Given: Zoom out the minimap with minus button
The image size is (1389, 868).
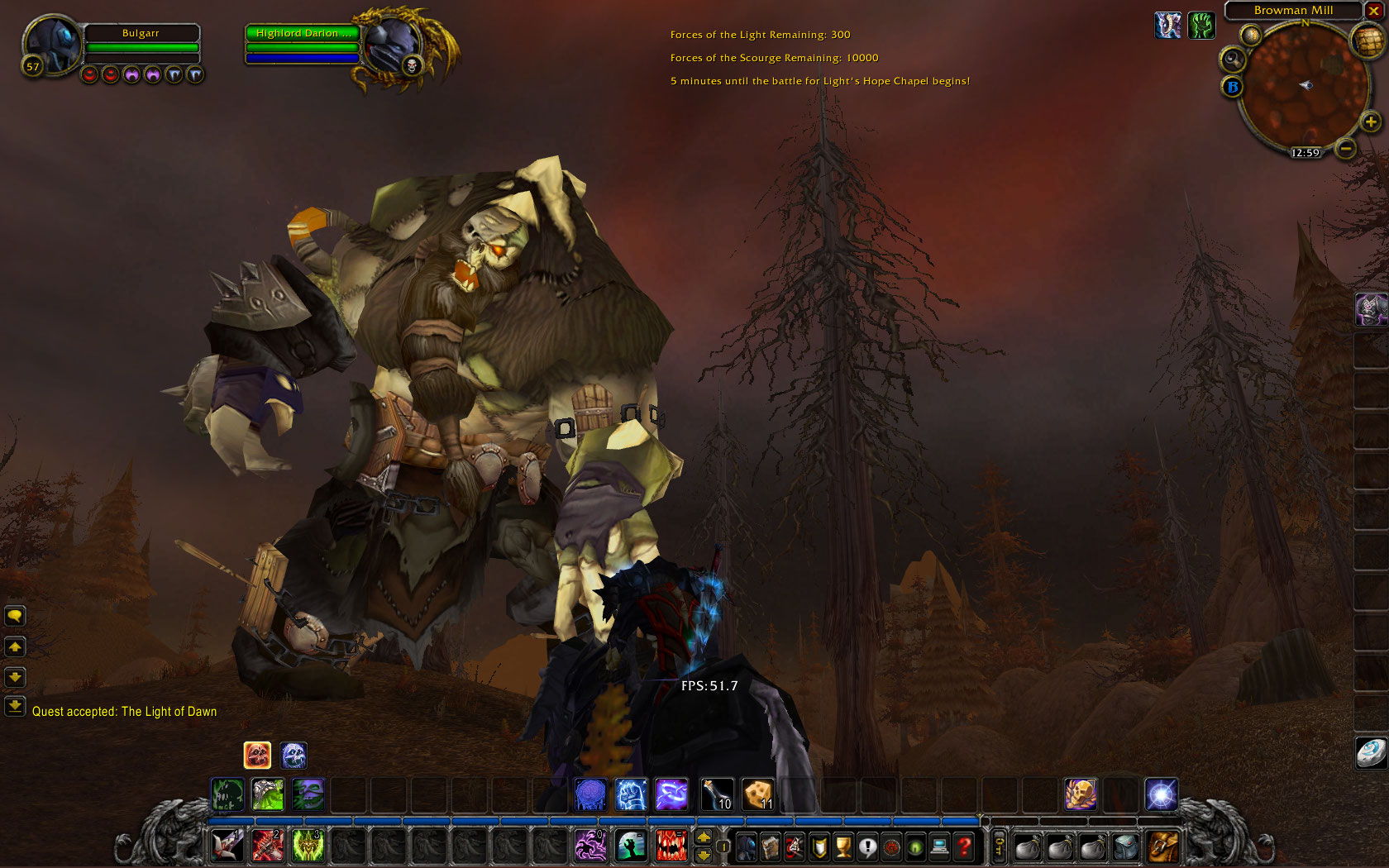Looking at the screenshot, I should point(1346,149).
